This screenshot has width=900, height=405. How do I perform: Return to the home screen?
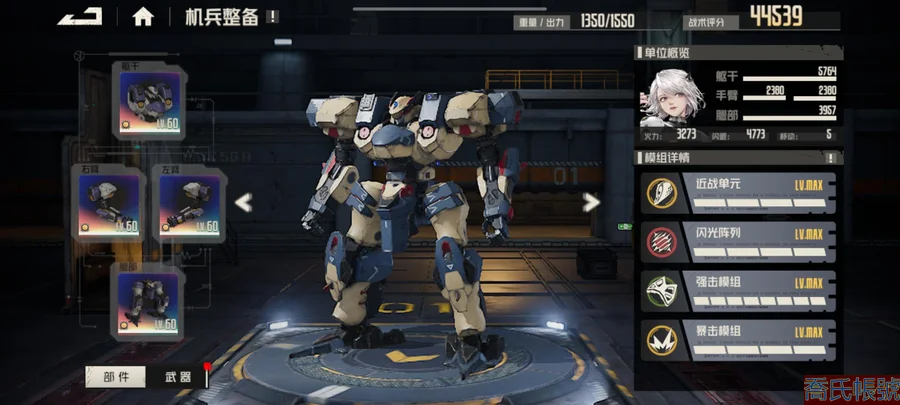point(143,17)
